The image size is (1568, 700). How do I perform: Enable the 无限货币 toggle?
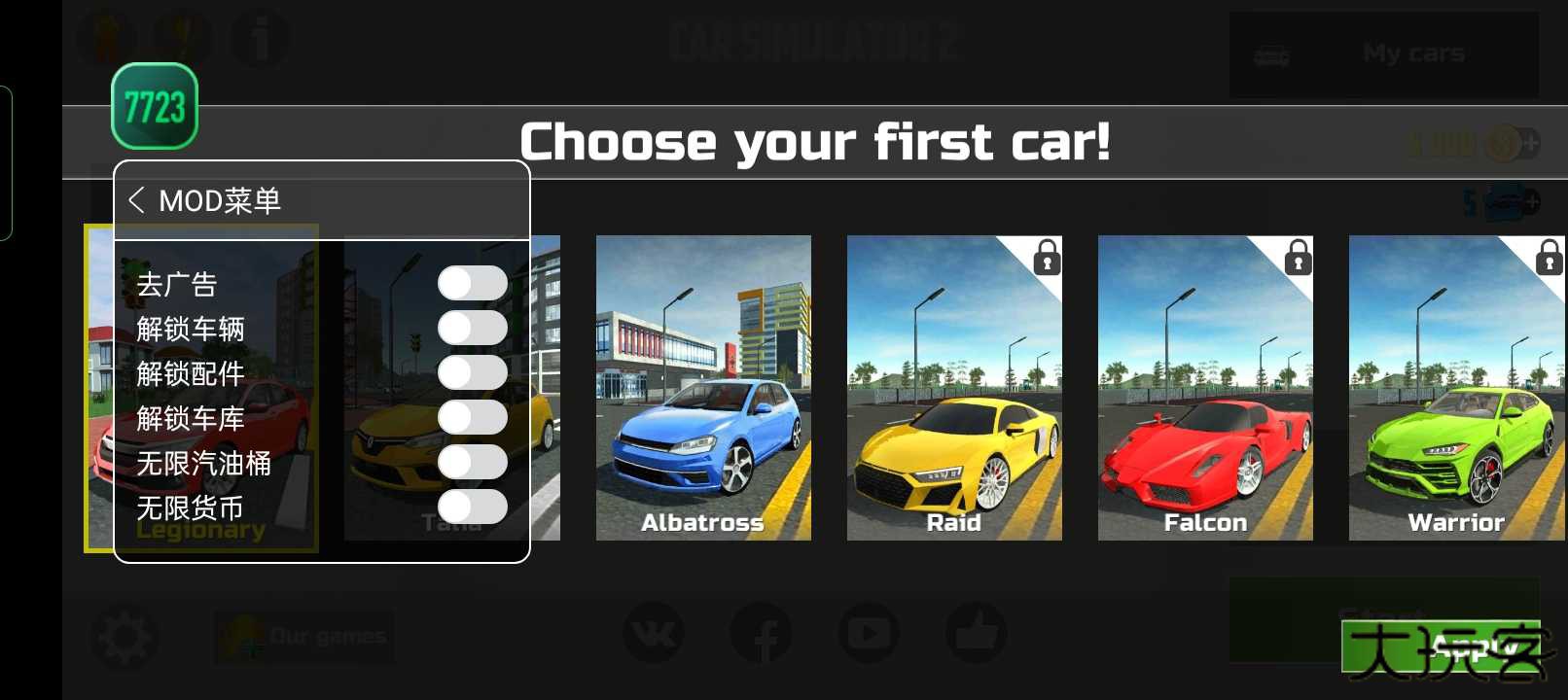pyautogui.click(x=474, y=507)
